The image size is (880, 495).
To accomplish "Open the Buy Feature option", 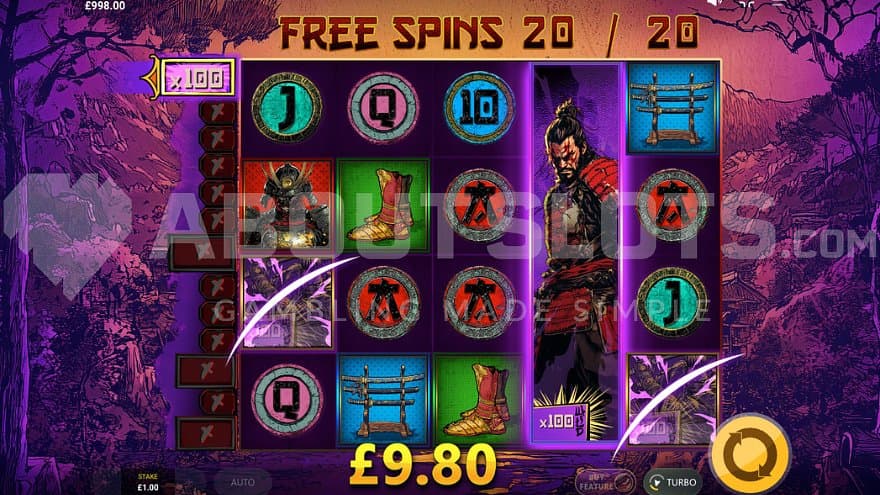I will [606, 480].
